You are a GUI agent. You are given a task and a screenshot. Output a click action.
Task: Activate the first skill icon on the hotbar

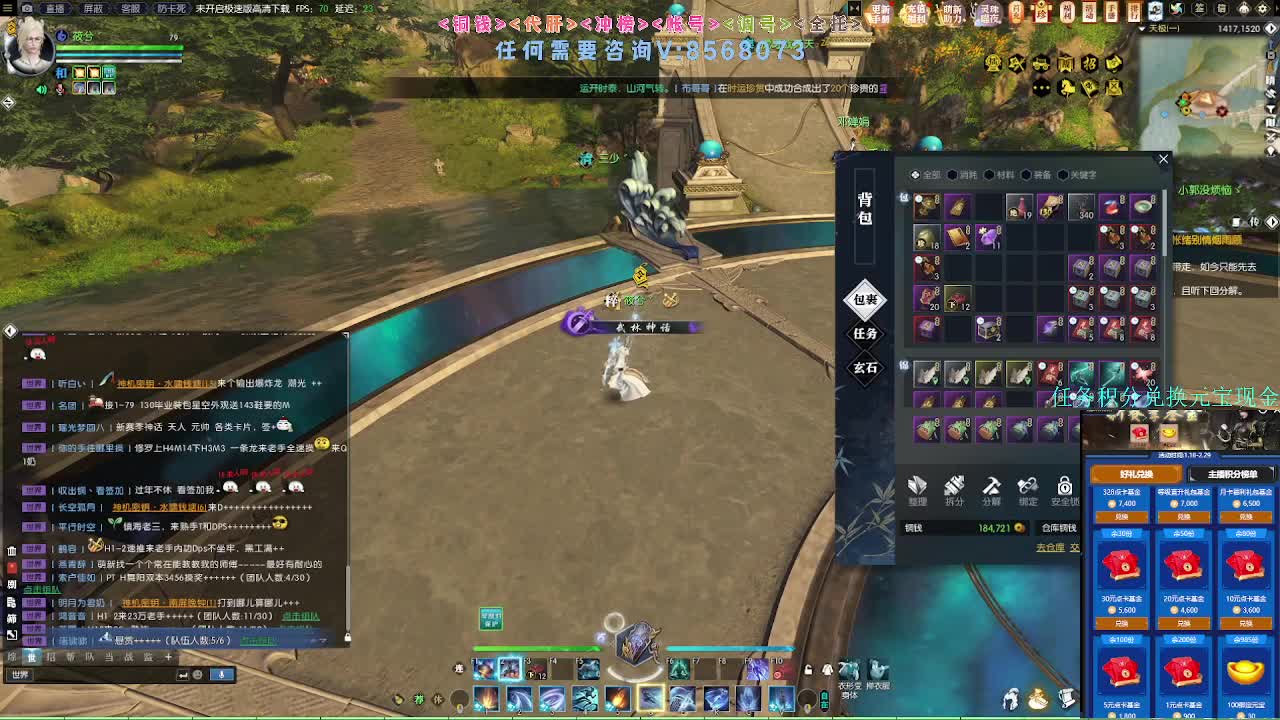click(x=485, y=698)
